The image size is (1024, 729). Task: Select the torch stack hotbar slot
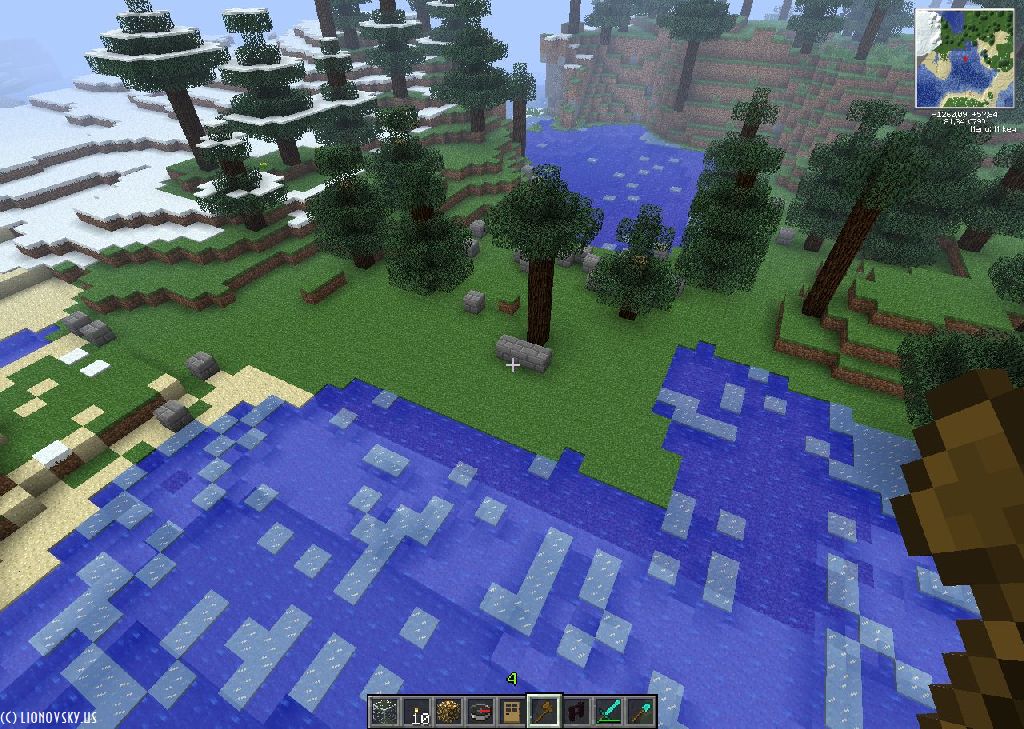click(x=416, y=712)
